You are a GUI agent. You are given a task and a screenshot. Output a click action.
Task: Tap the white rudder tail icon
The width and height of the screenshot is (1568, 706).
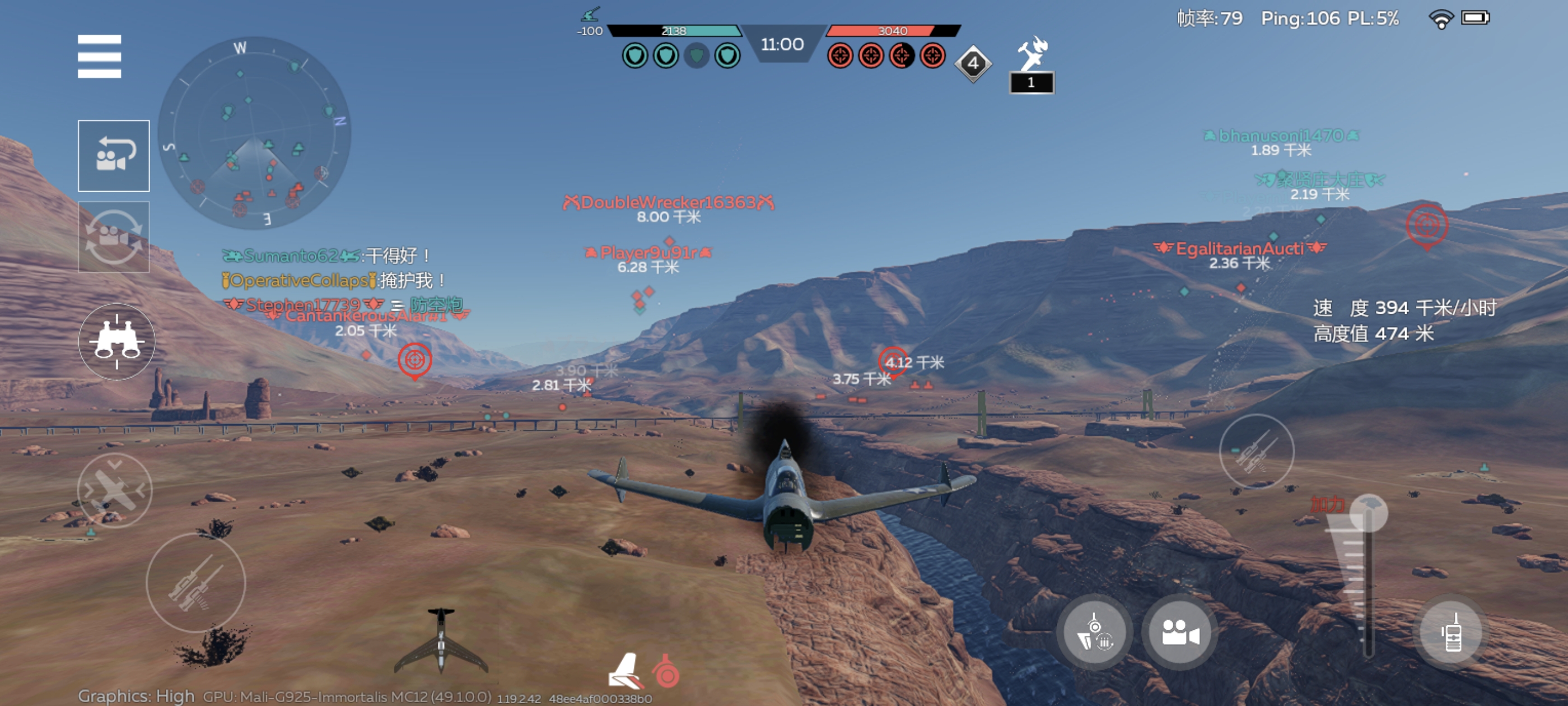tap(624, 671)
